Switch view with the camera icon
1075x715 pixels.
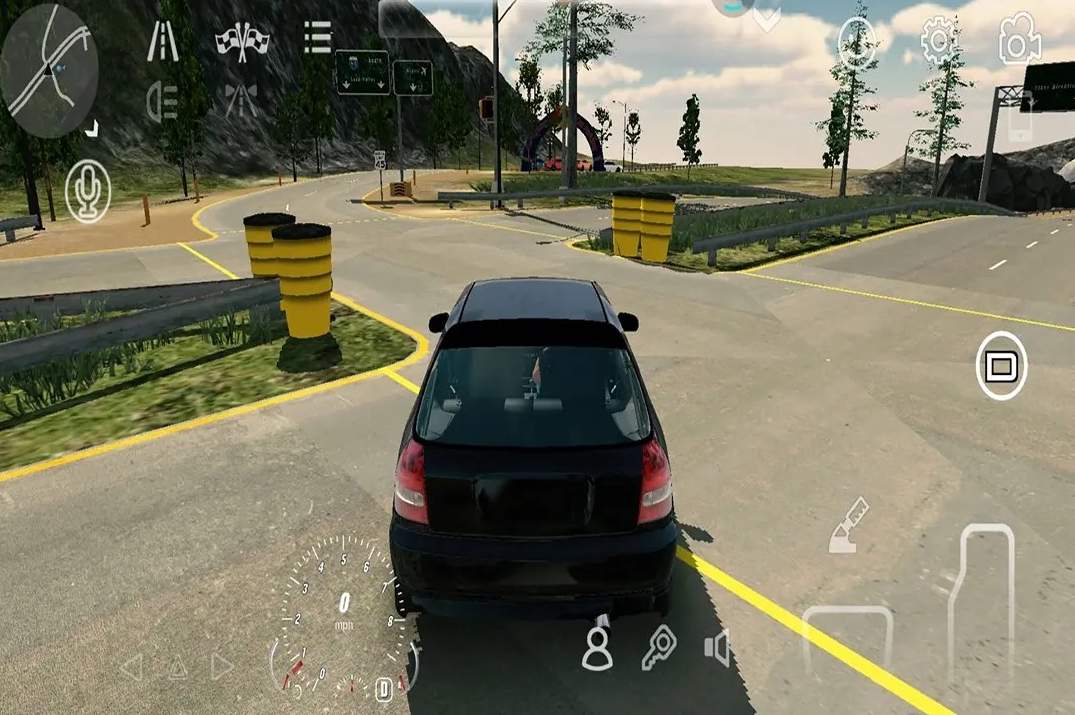(1019, 39)
